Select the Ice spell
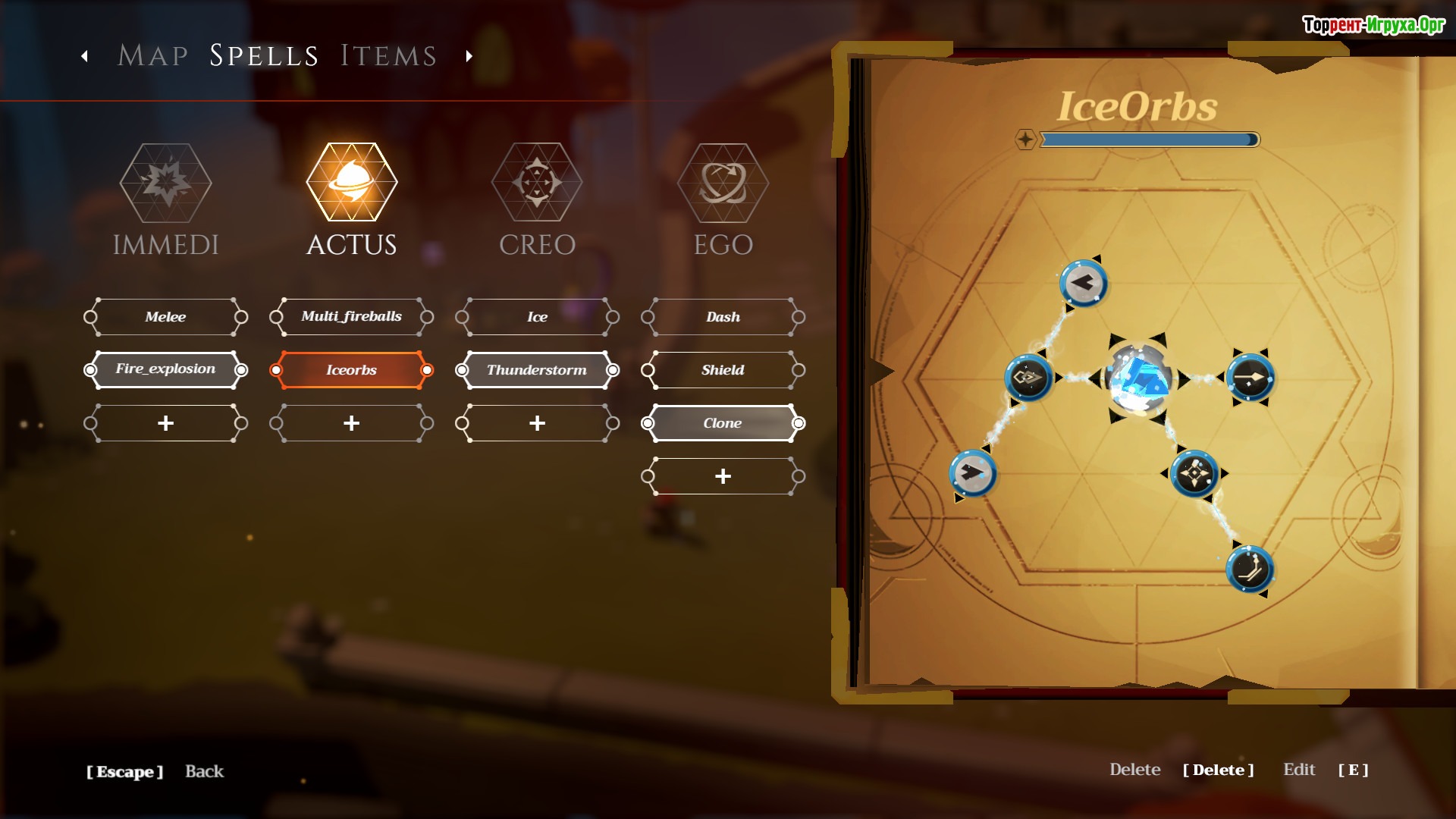 [x=537, y=317]
